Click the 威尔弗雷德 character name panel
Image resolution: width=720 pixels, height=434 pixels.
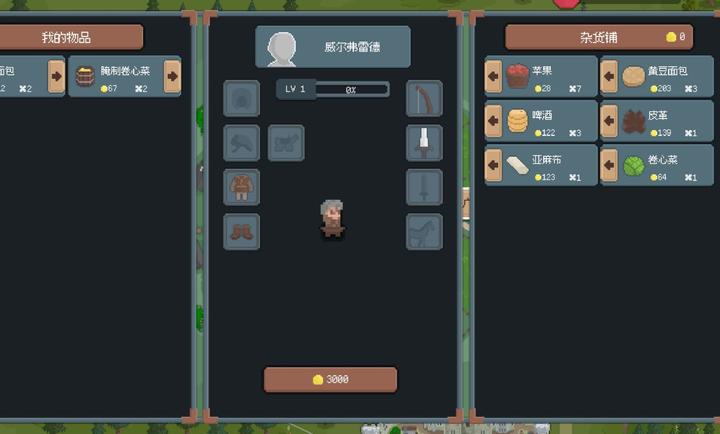pyautogui.click(x=332, y=47)
